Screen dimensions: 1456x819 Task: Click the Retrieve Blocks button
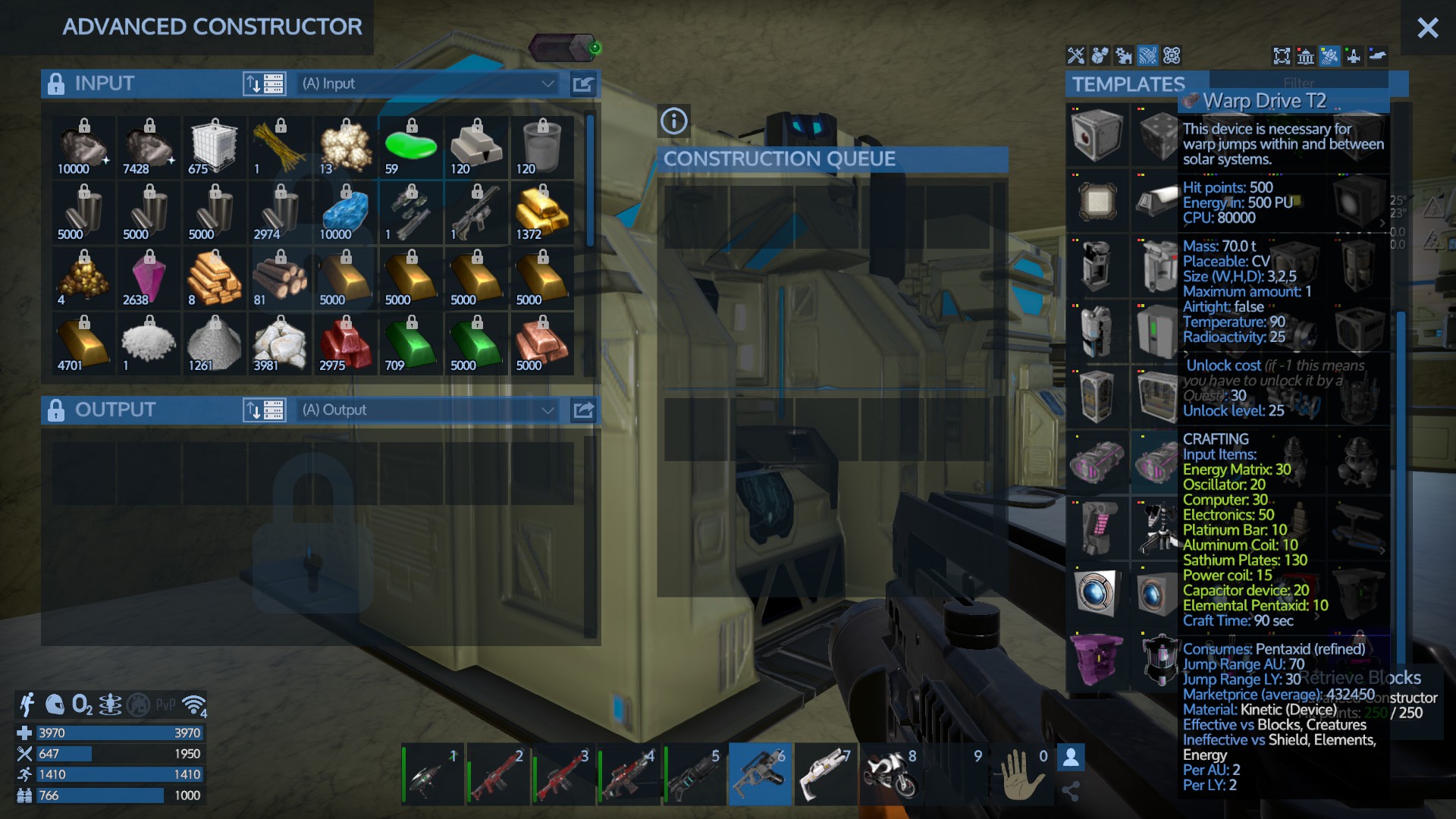click(1361, 679)
